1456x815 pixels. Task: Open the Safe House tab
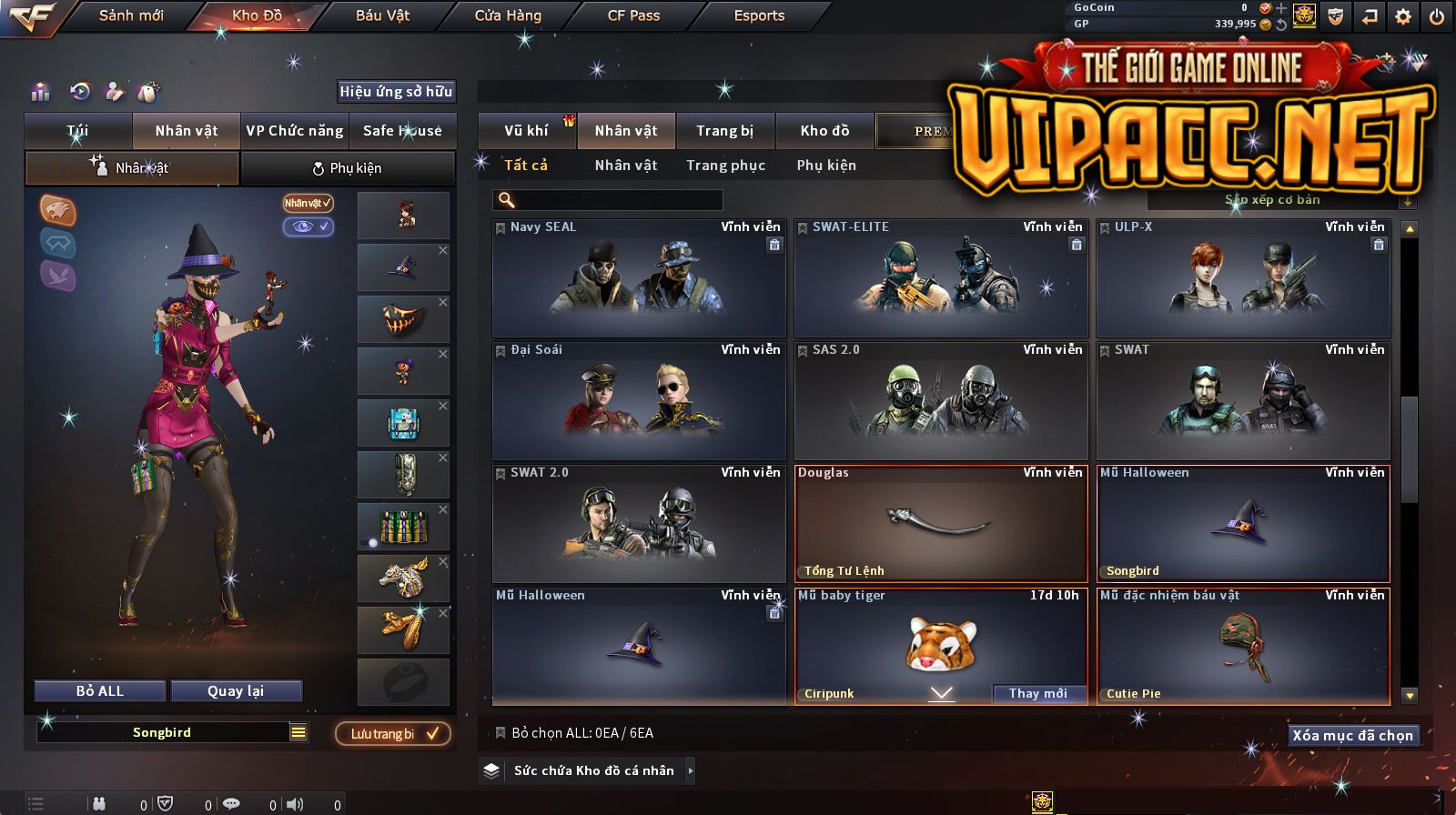[x=402, y=131]
